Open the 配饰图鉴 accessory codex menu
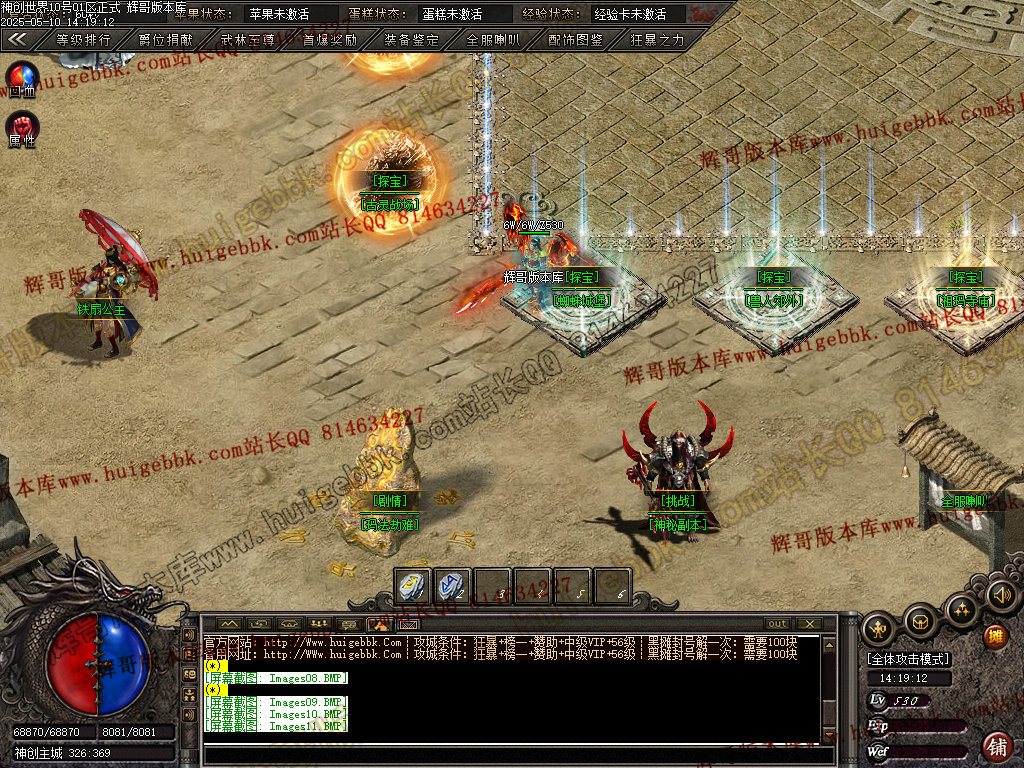 pyautogui.click(x=576, y=40)
